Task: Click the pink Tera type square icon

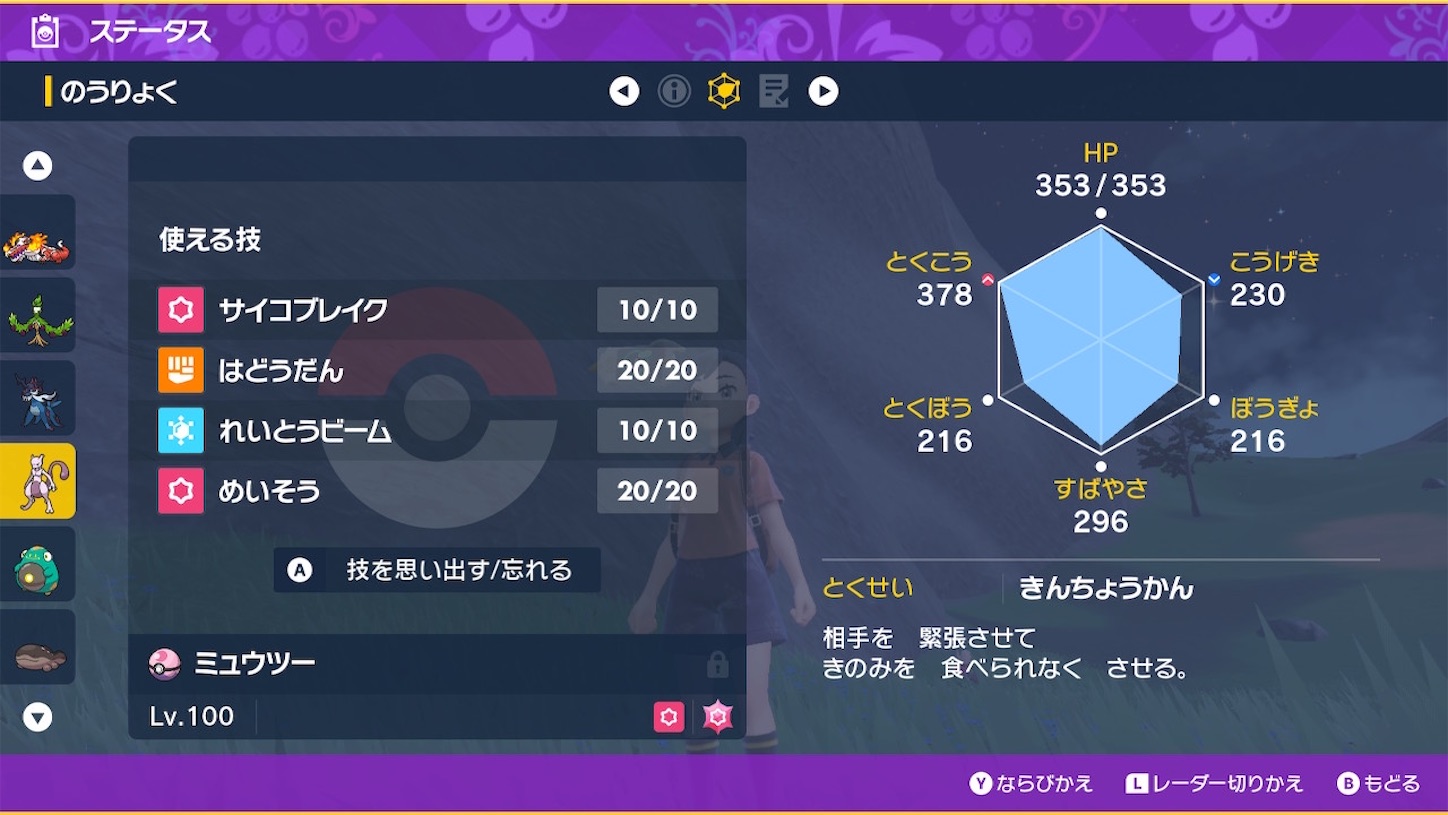Action: pos(669,717)
